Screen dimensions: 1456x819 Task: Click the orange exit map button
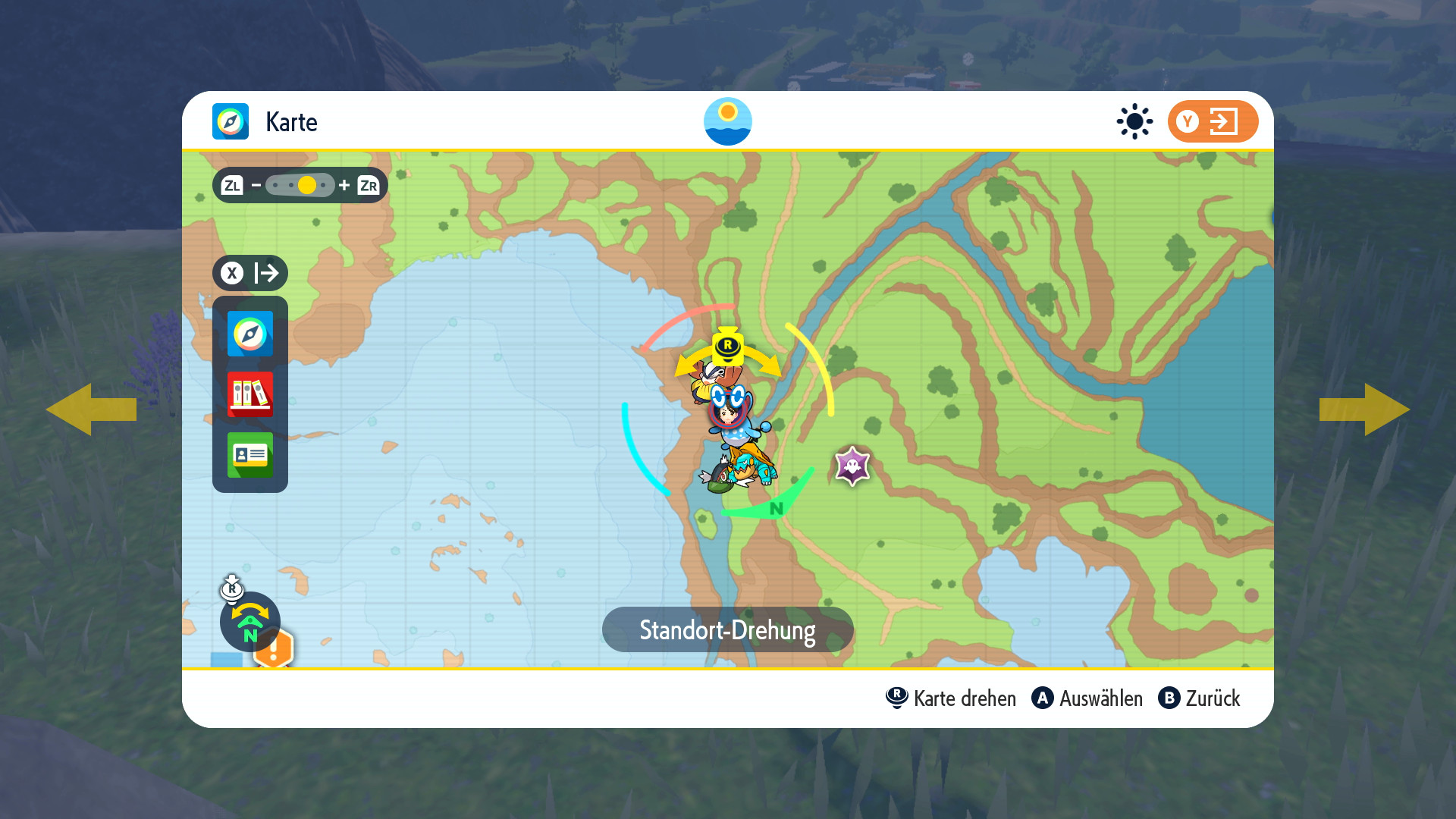pos(1212,121)
